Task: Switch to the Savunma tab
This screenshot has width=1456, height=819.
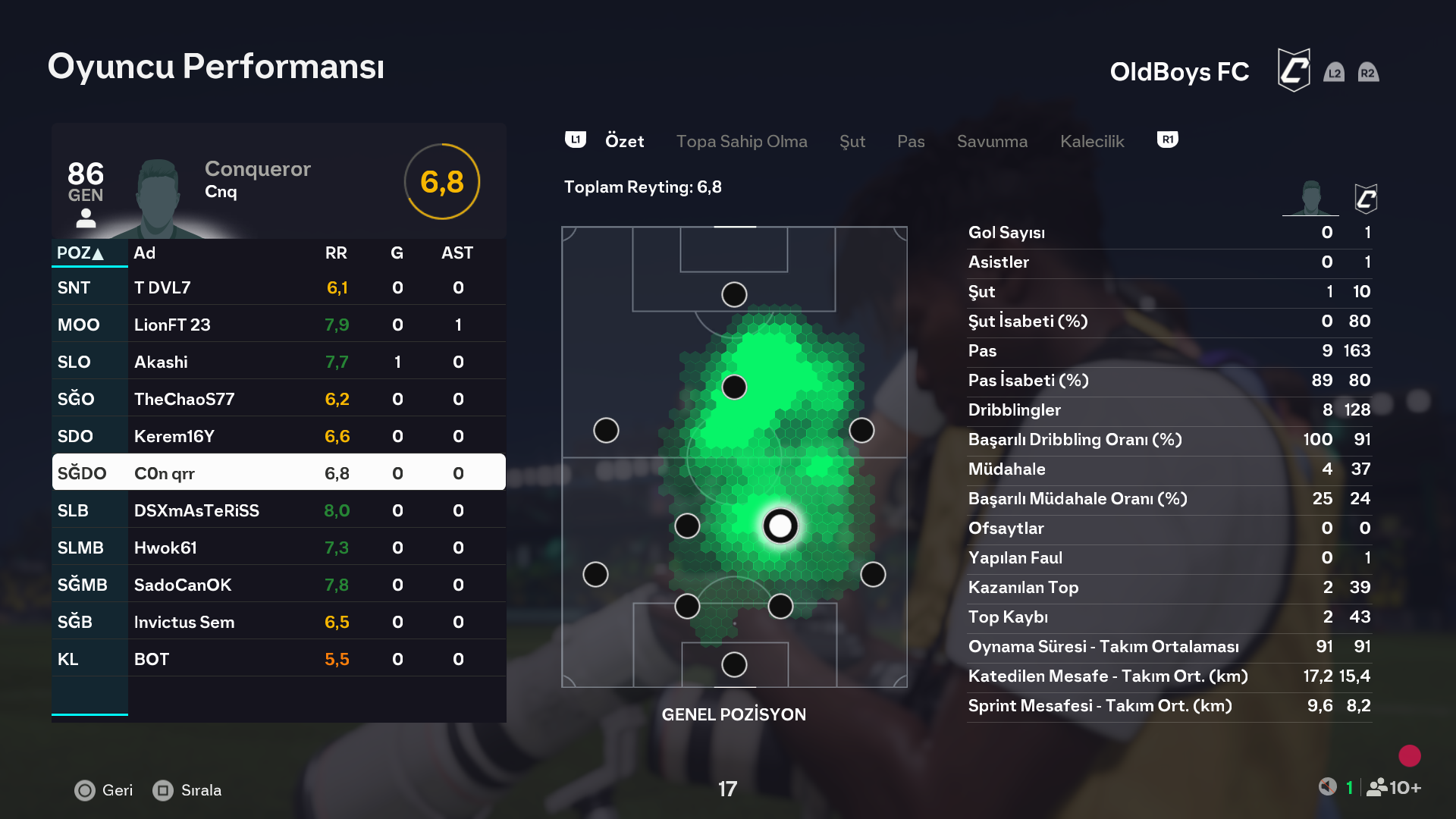Action: point(991,141)
